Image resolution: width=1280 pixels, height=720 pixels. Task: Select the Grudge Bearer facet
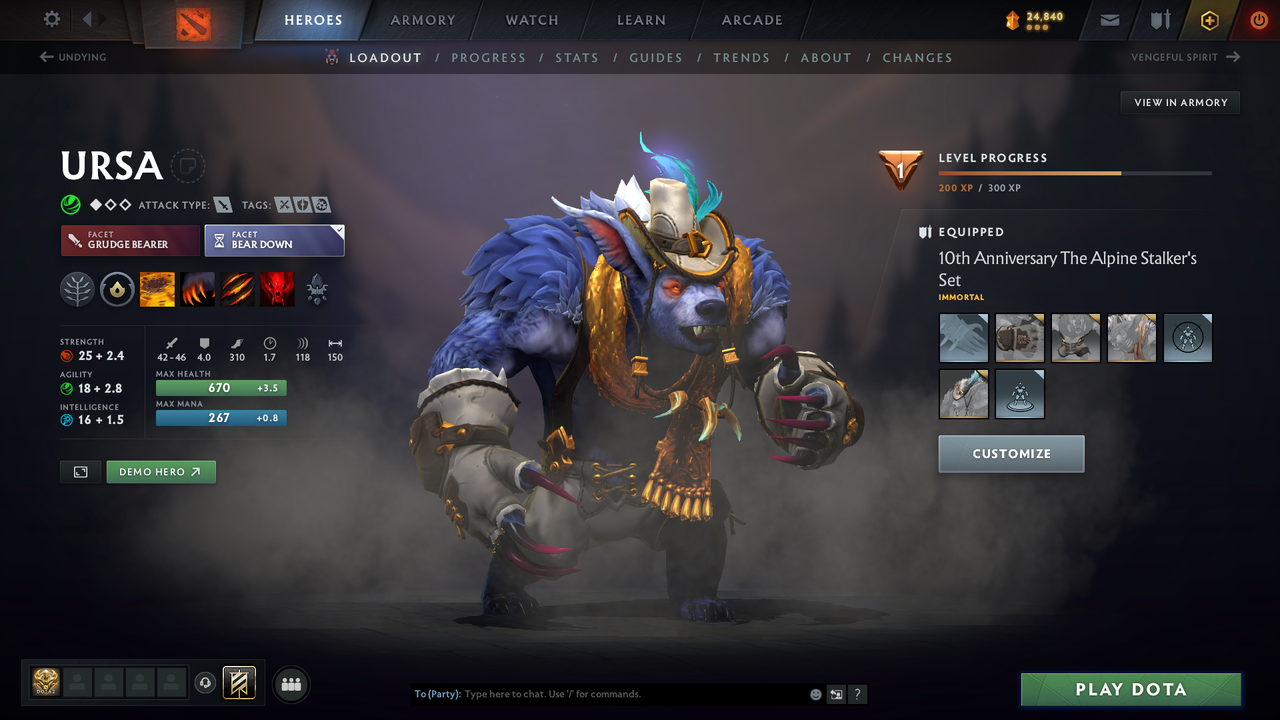[x=130, y=240]
